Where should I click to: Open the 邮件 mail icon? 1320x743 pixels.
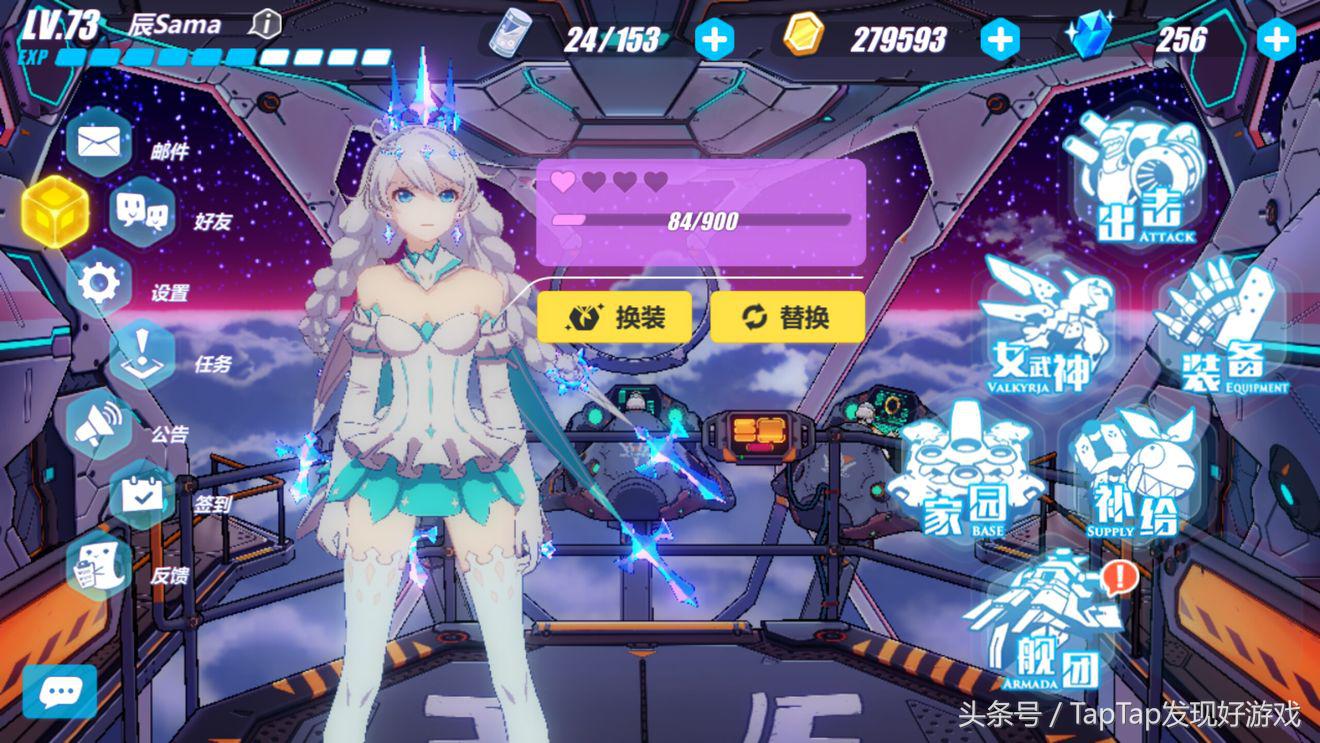99,141
